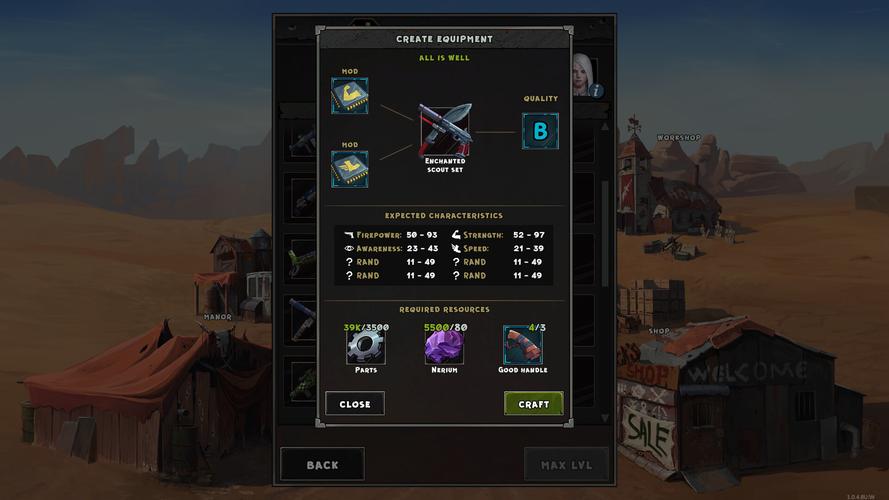Click the Enchanted scout set item icon
The image size is (889, 500).
pyautogui.click(x=445, y=129)
